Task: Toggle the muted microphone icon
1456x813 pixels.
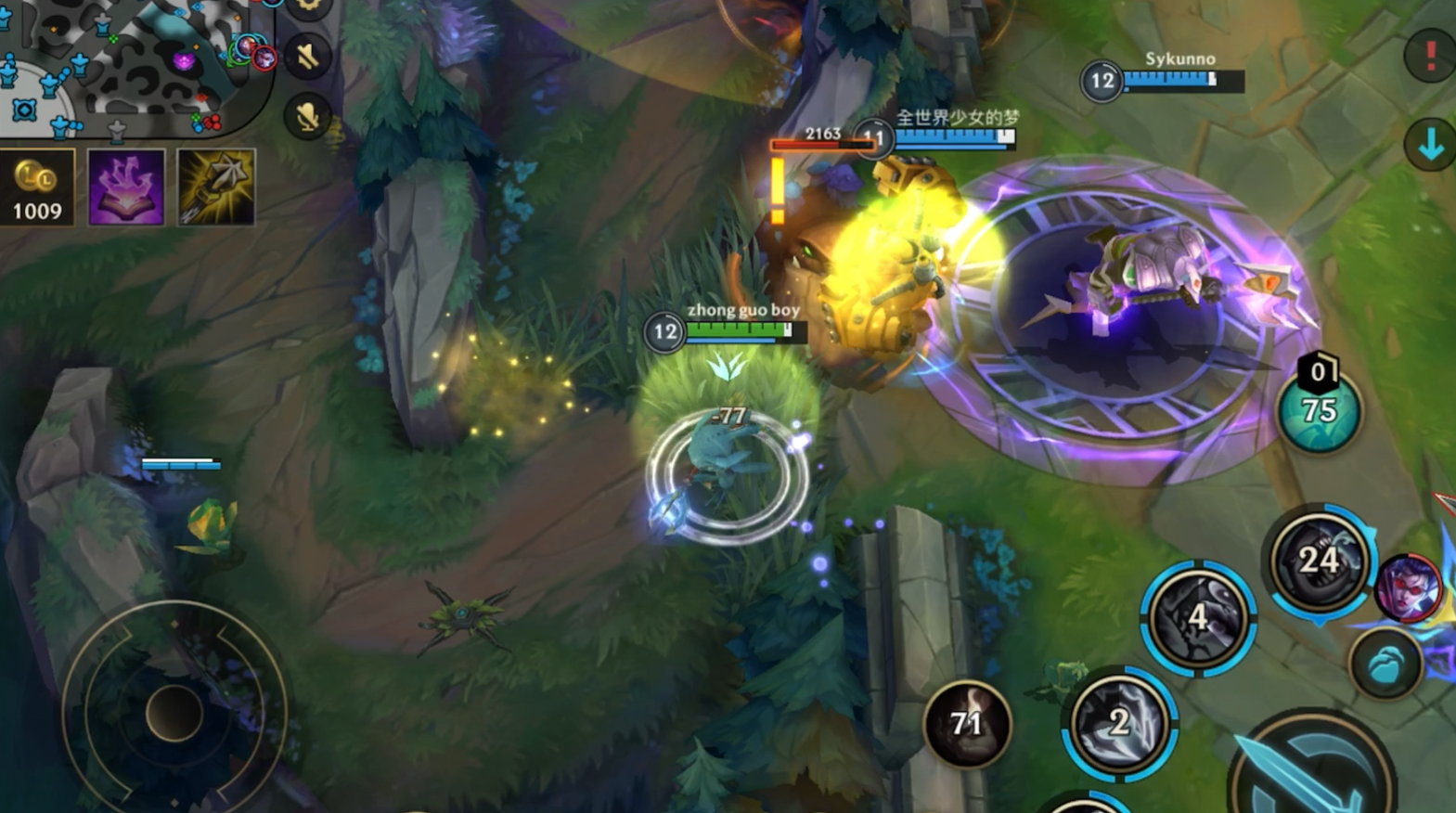Action: pyautogui.click(x=308, y=117)
